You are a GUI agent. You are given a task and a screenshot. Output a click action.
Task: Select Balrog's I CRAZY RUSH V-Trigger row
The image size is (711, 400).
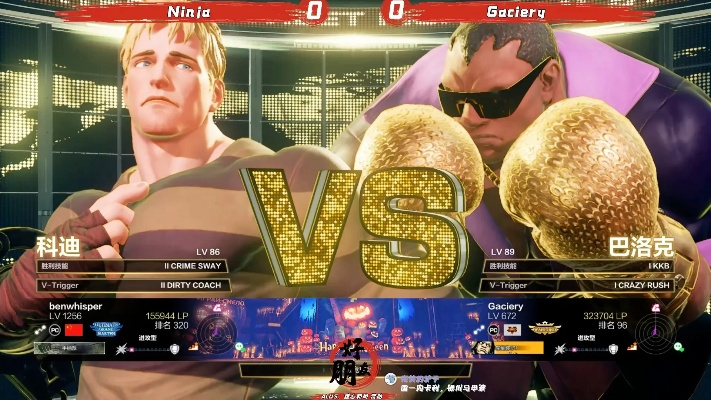(x=579, y=285)
